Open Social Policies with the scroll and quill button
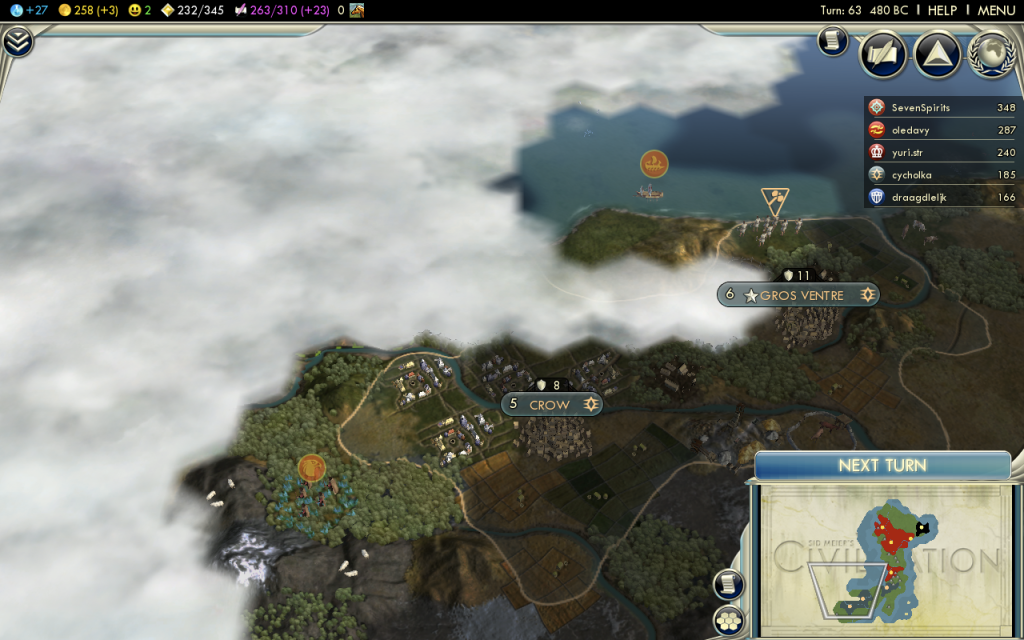 point(882,55)
